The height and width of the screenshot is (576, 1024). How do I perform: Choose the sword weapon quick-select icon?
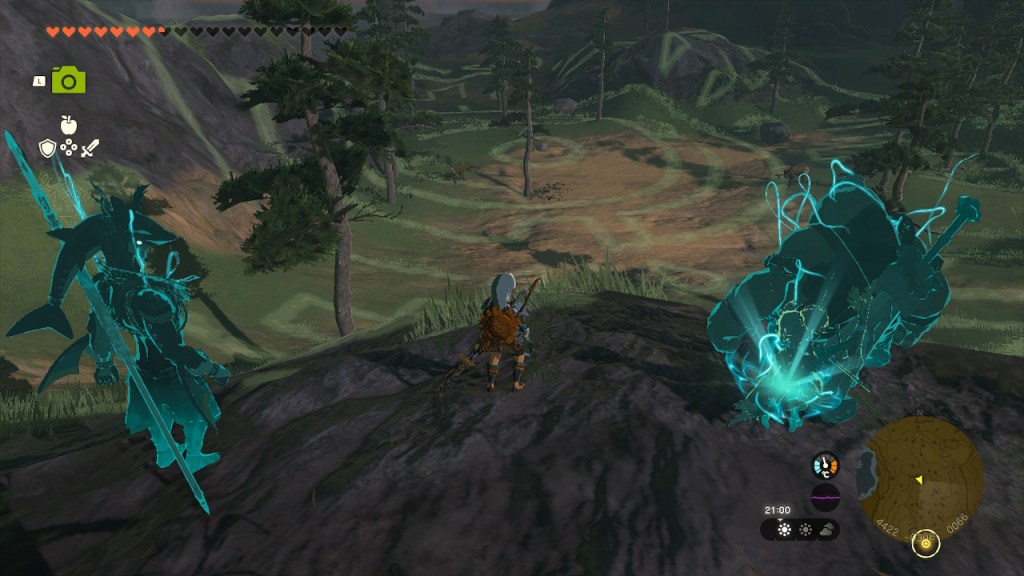90,149
